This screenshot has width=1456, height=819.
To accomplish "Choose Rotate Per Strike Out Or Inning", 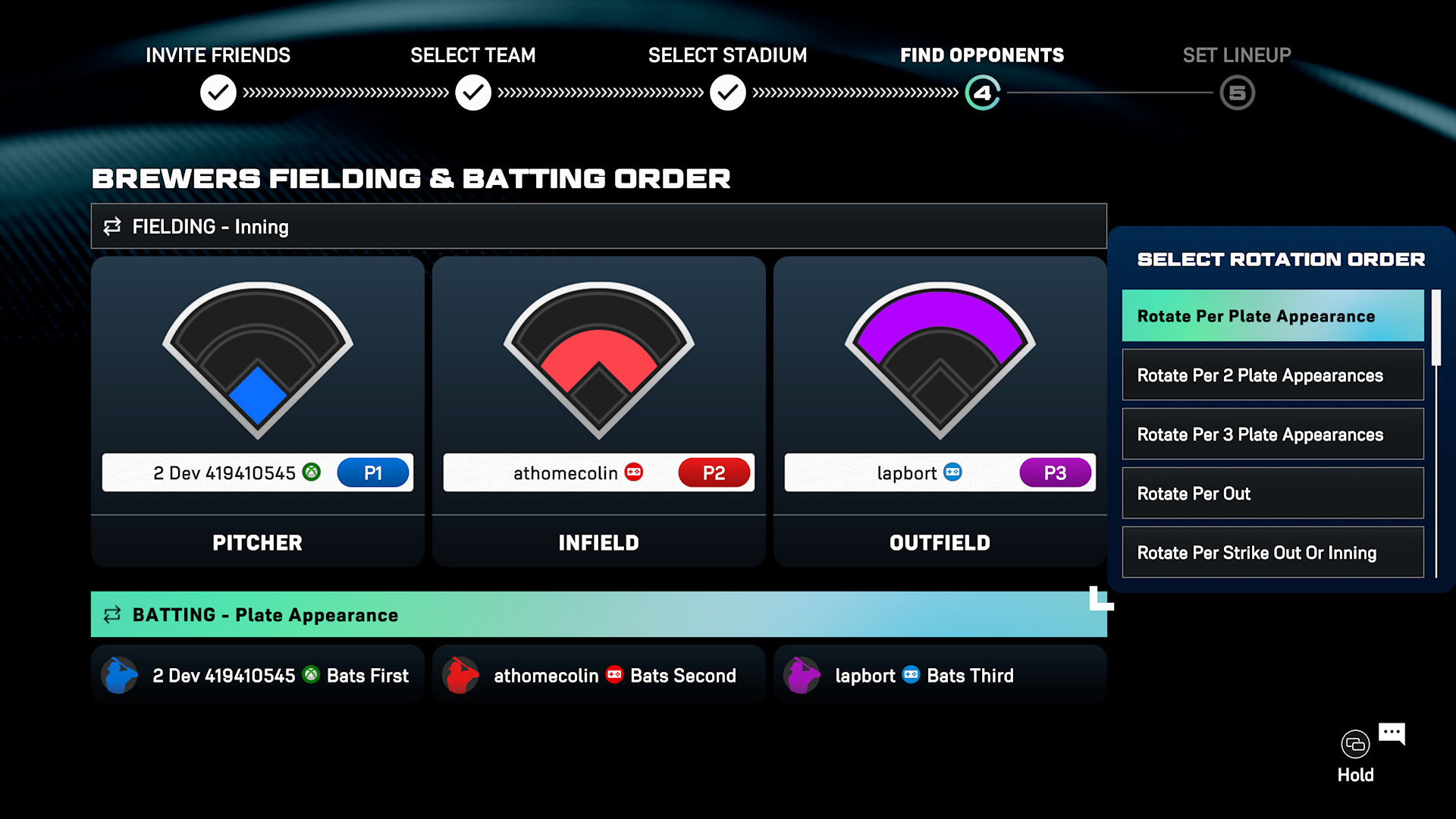I will 1272,553.
